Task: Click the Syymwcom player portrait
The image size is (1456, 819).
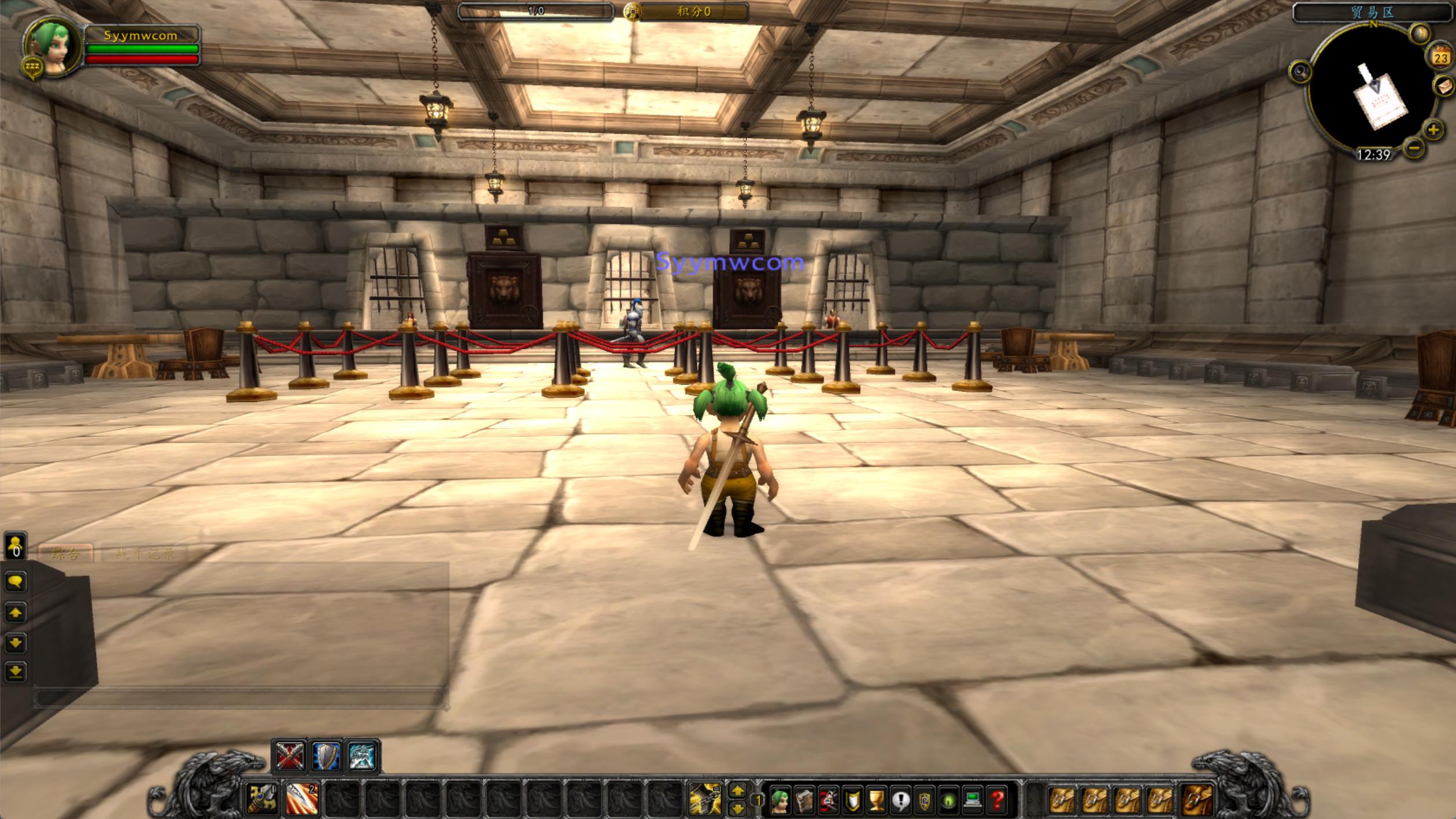Action: (52, 47)
